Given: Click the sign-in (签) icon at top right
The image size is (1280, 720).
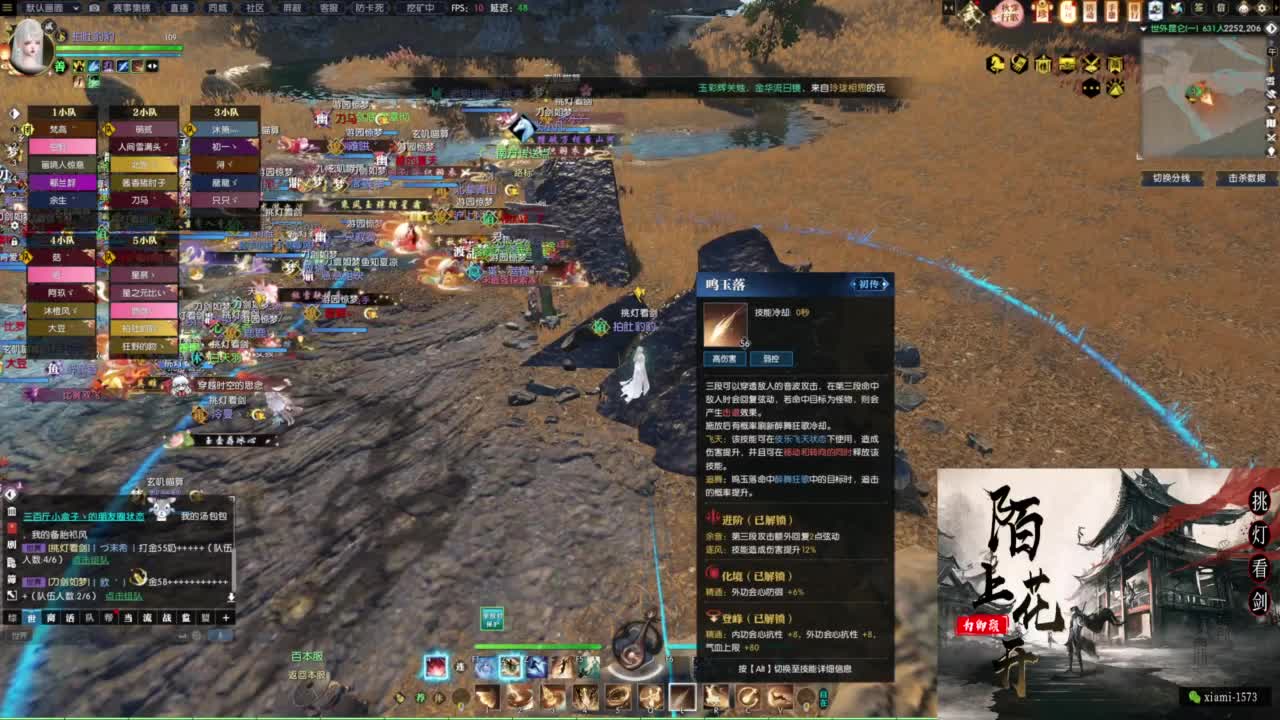Looking at the screenshot, I should coord(1197,8).
